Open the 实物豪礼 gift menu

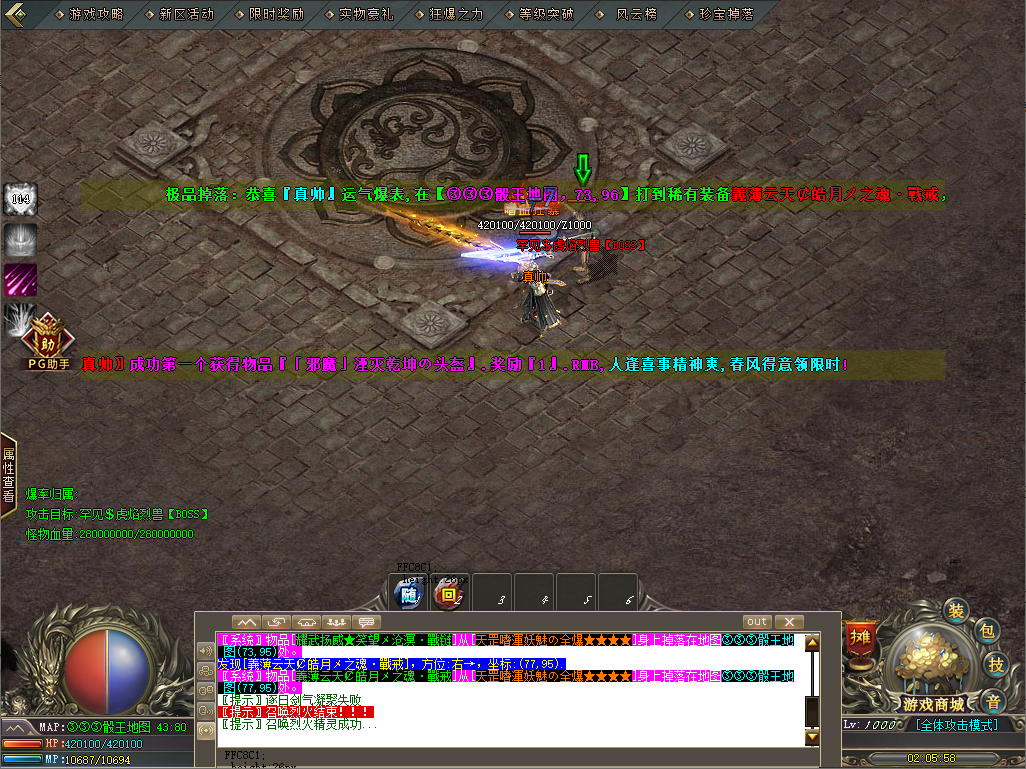[x=366, y=14]
